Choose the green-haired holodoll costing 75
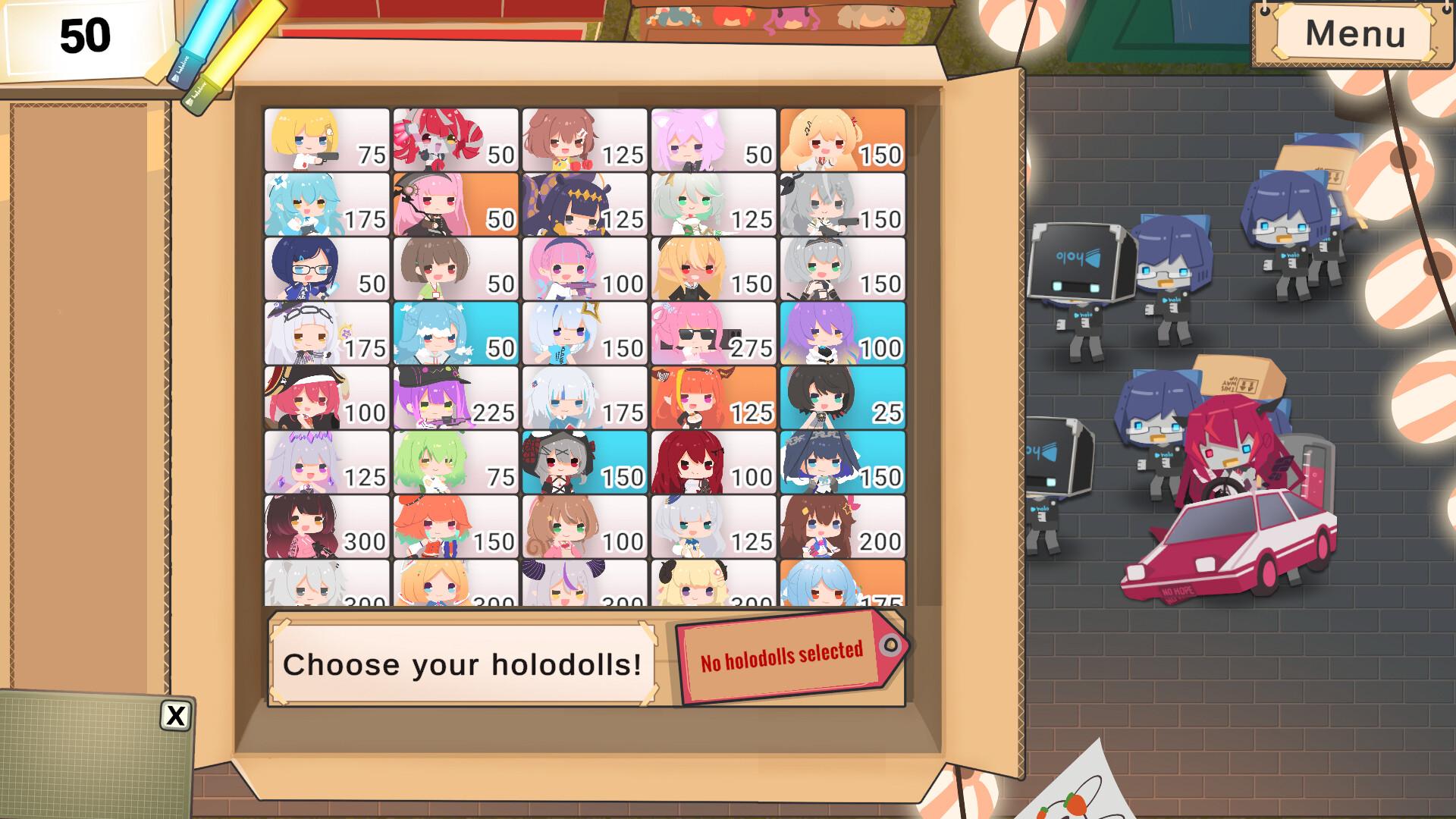This screenshot has height=819, width=1456. (455, 463)
